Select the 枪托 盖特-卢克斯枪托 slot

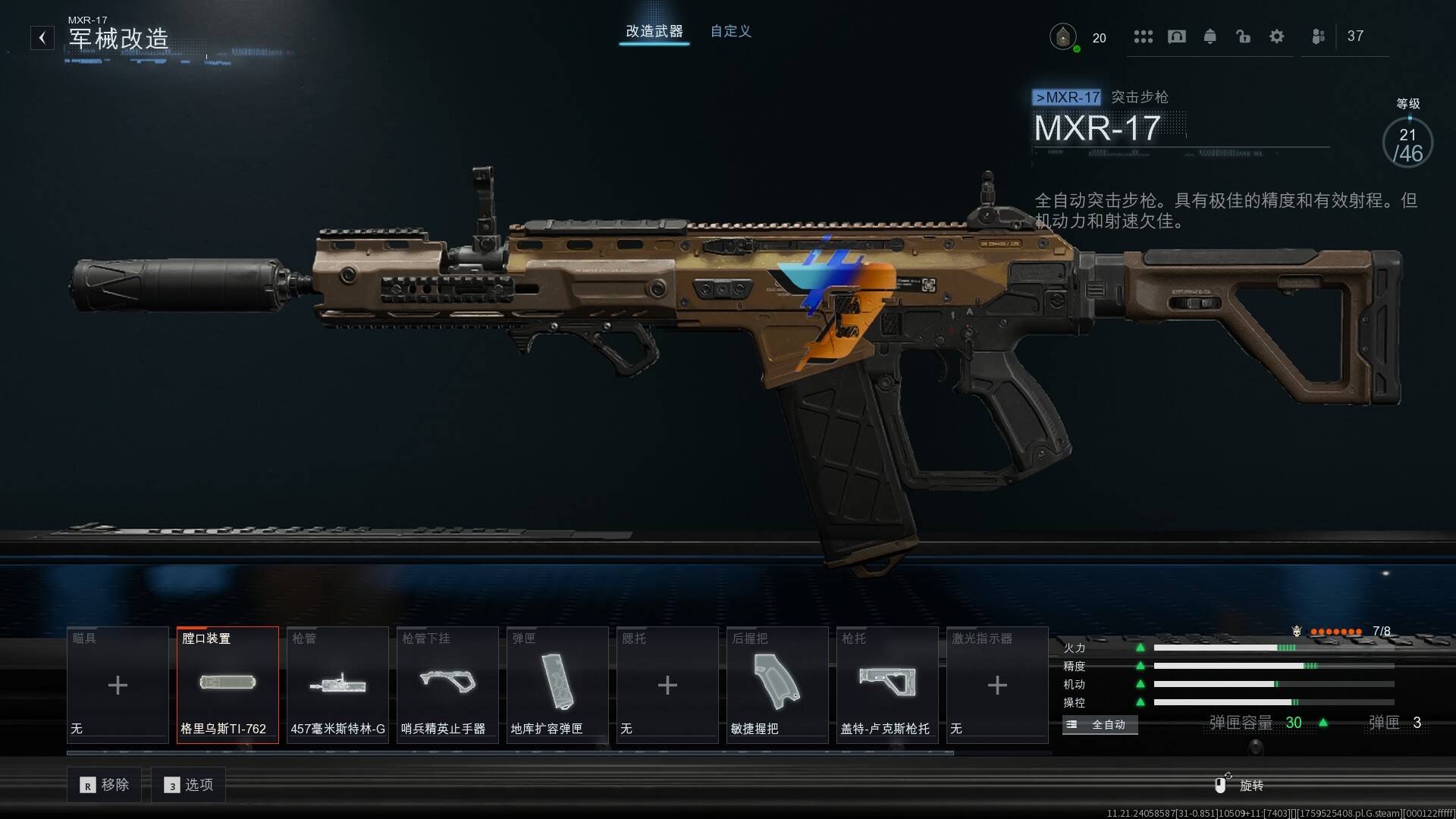click(887, 685)
